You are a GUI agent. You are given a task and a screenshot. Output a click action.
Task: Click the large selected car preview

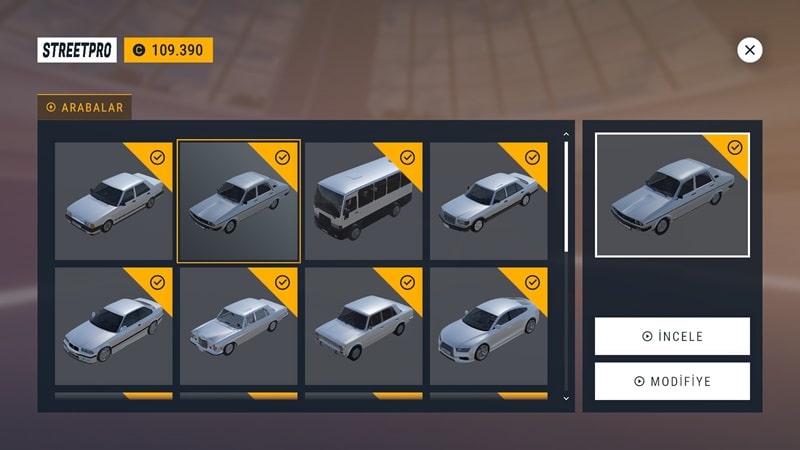tap(672, 195)
